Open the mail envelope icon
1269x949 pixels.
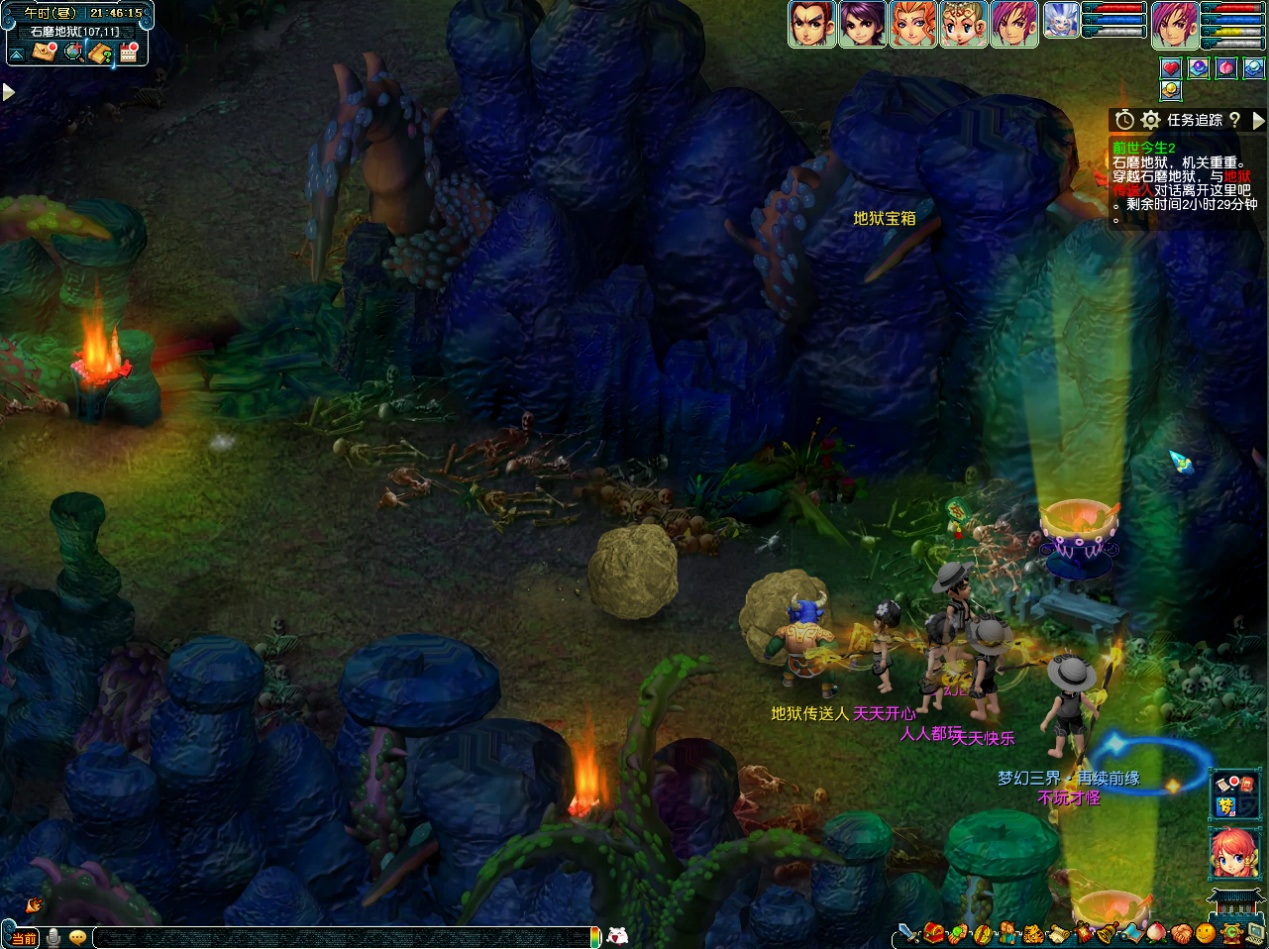[x=44, y=53]
